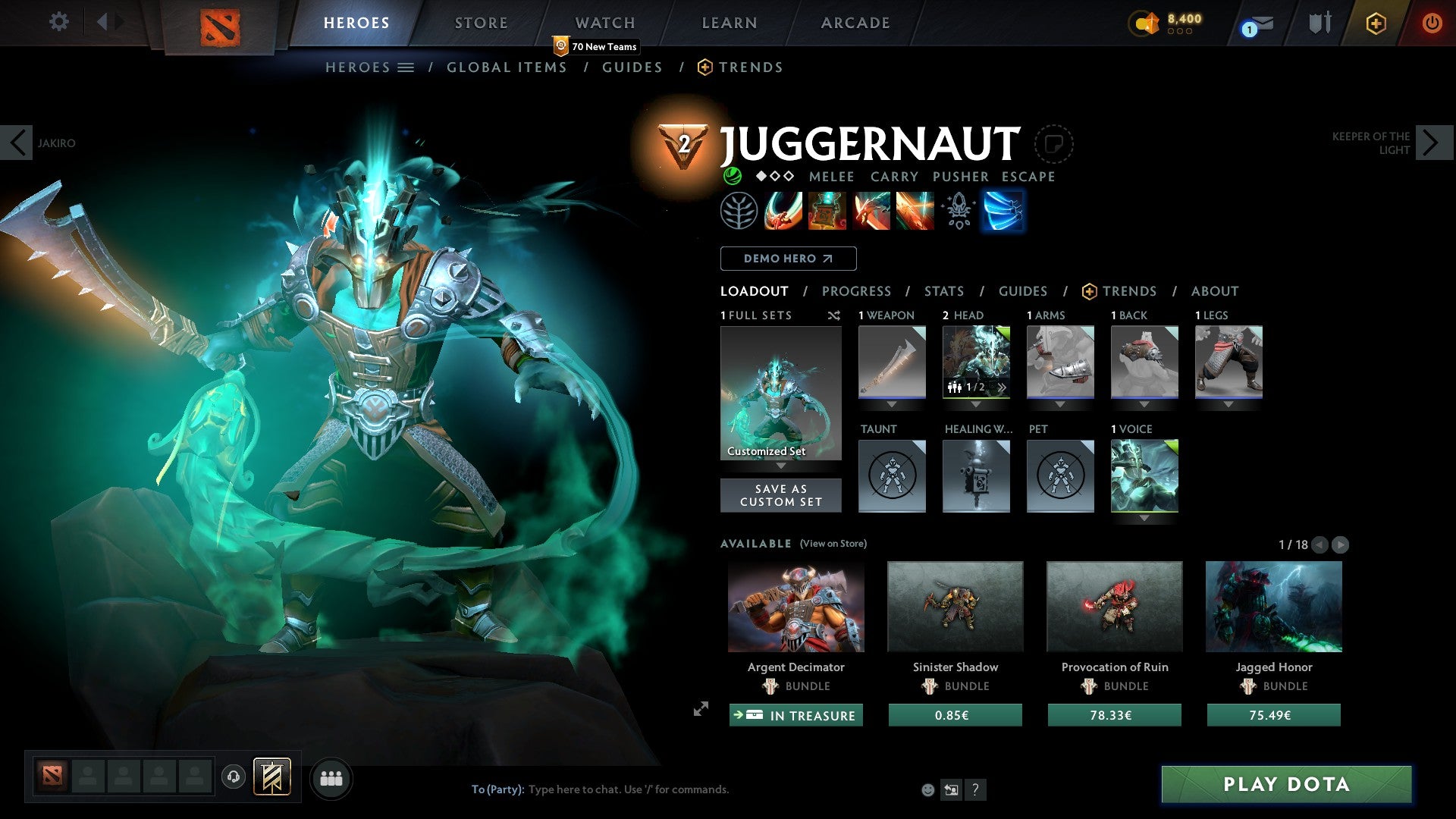Viewport: 1456px width, 819px height.
Task: Click the guild banner icon near party slots
Action: click(x=273, y=778)
